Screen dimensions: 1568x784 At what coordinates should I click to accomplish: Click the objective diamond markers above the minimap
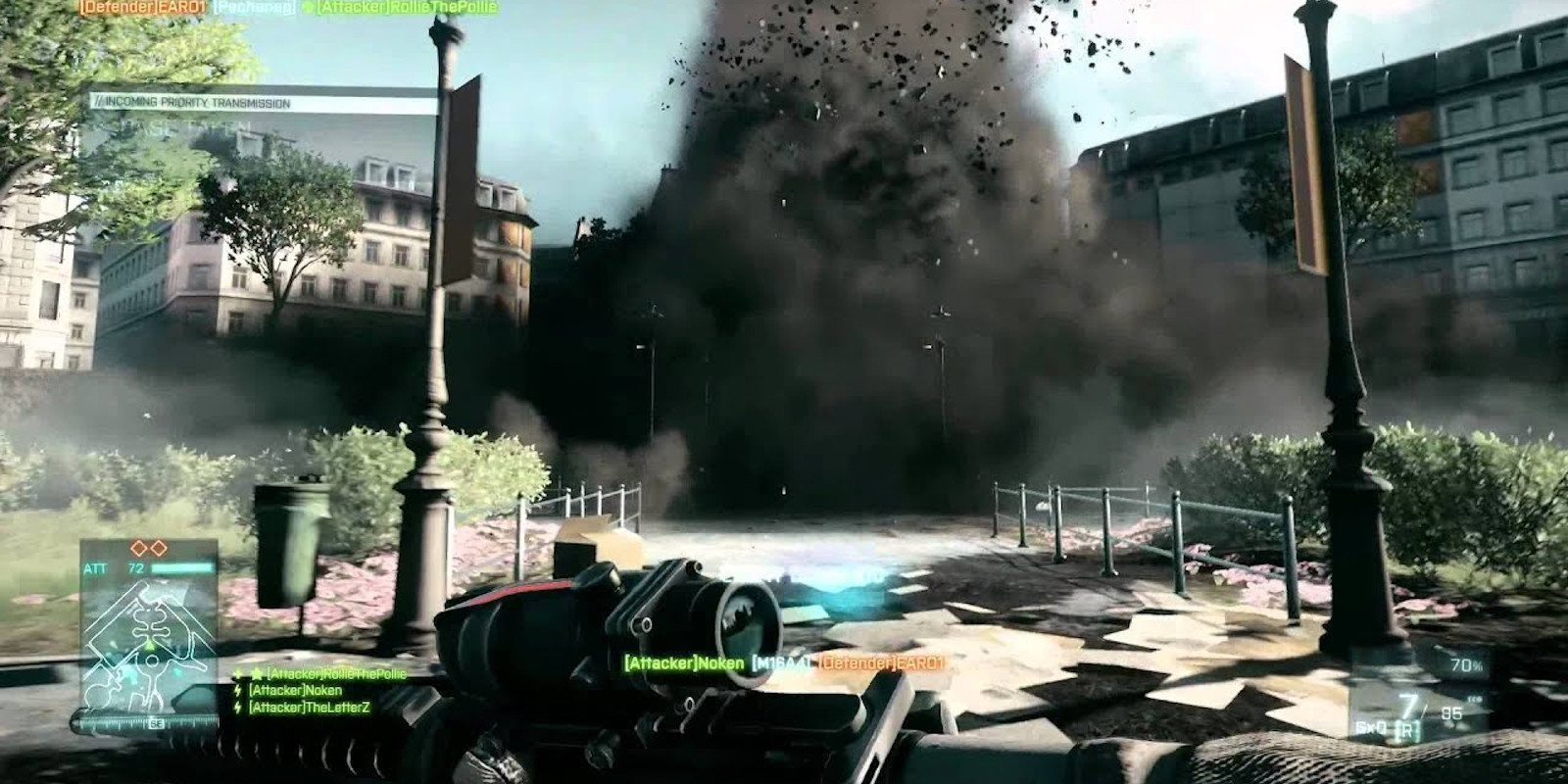coord(148,547)
